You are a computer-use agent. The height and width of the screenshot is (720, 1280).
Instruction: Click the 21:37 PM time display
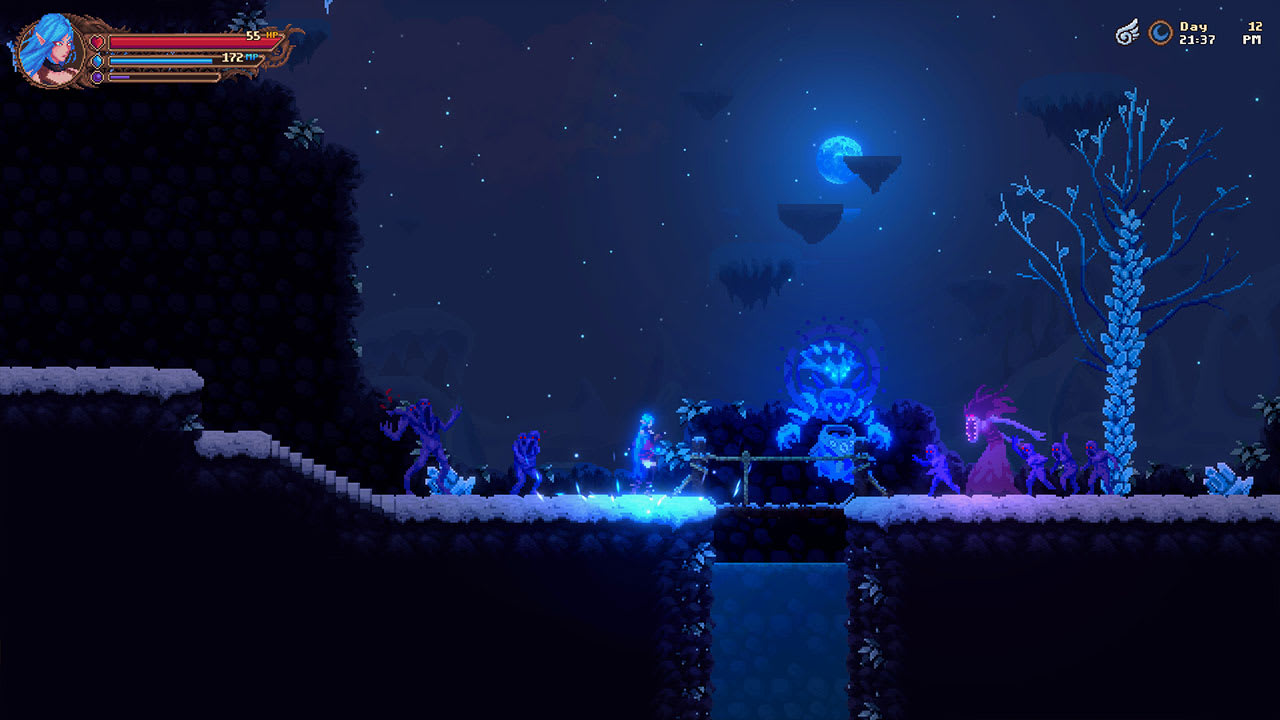click(x=1197, y=40)
